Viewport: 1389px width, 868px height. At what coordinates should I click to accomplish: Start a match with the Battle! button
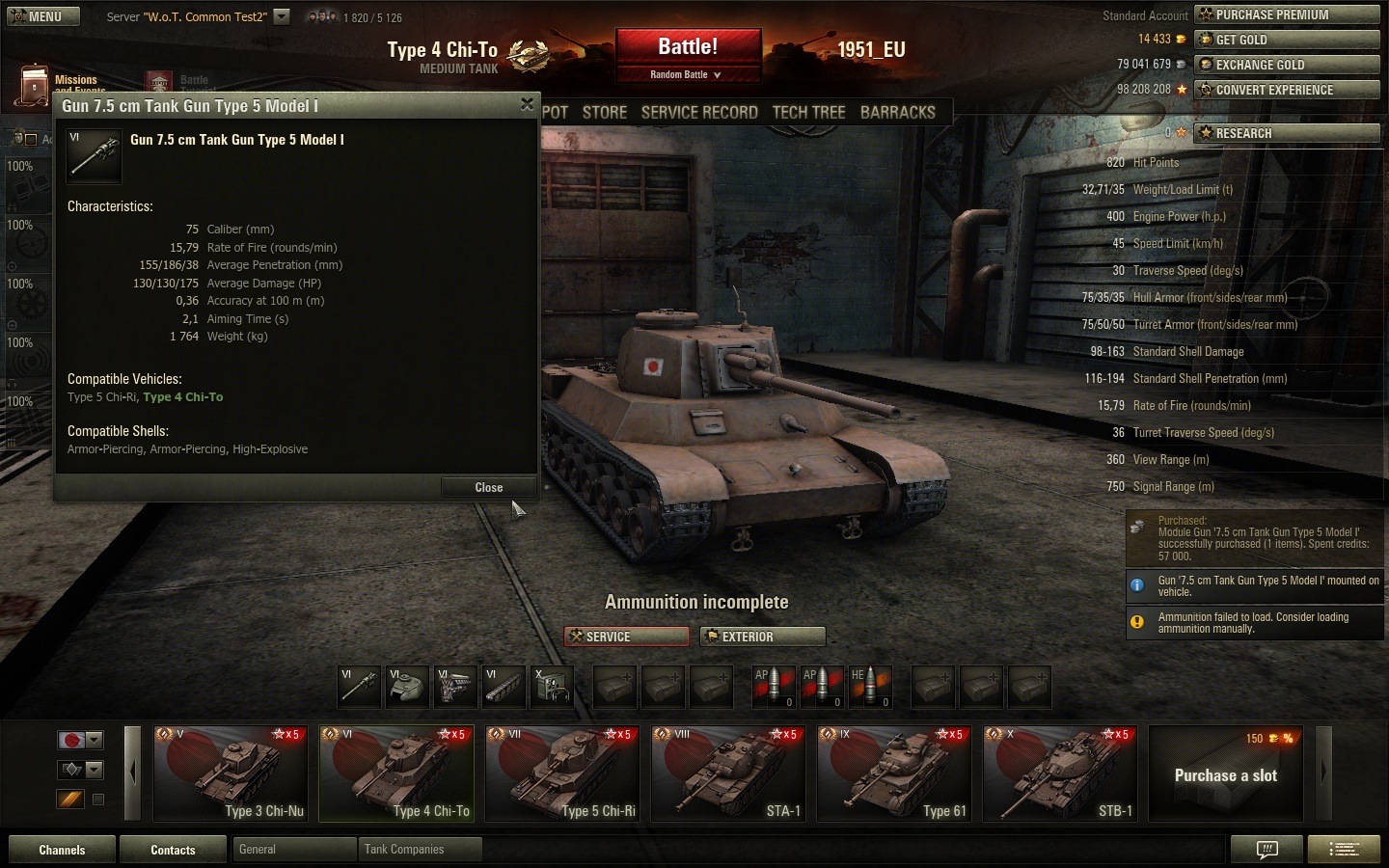click(x=688, y=47)
